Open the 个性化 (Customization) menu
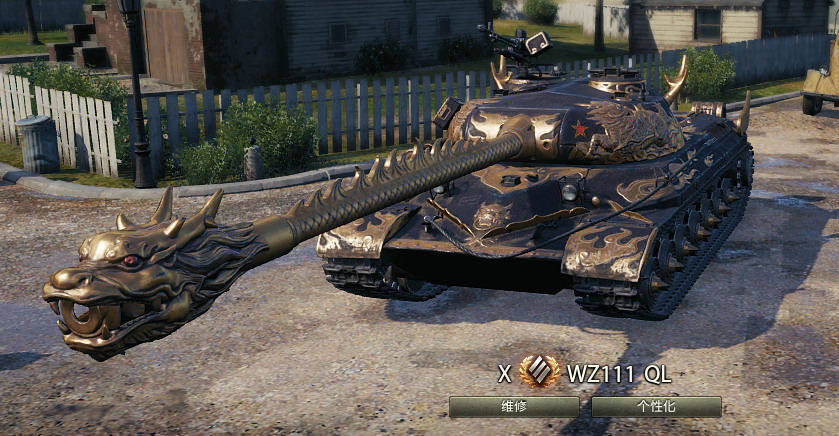The image size is (839, 436). click(656, 406)
